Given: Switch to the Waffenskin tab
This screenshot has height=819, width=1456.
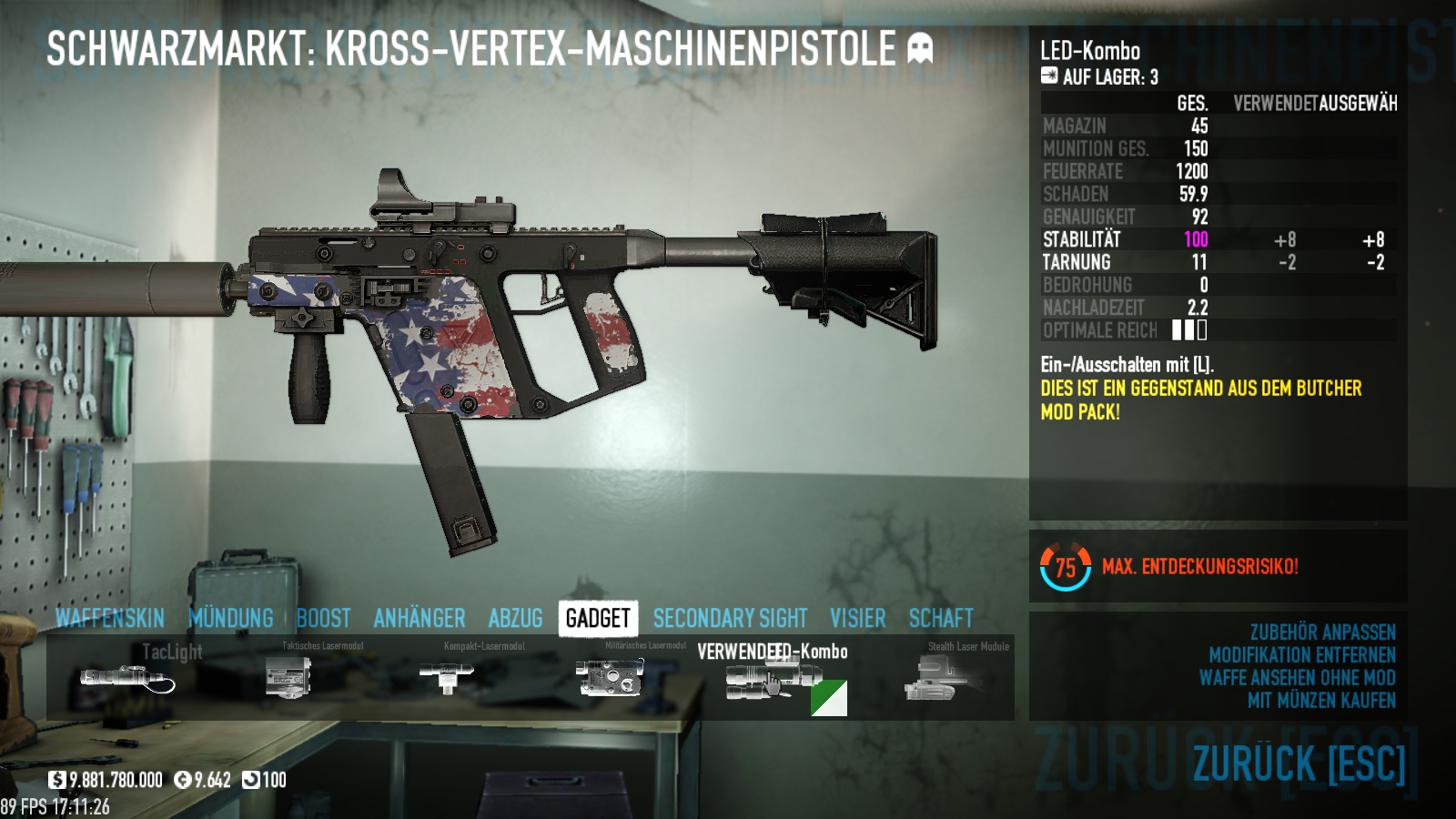Looking at the screenshot, I should click(109, 619).
